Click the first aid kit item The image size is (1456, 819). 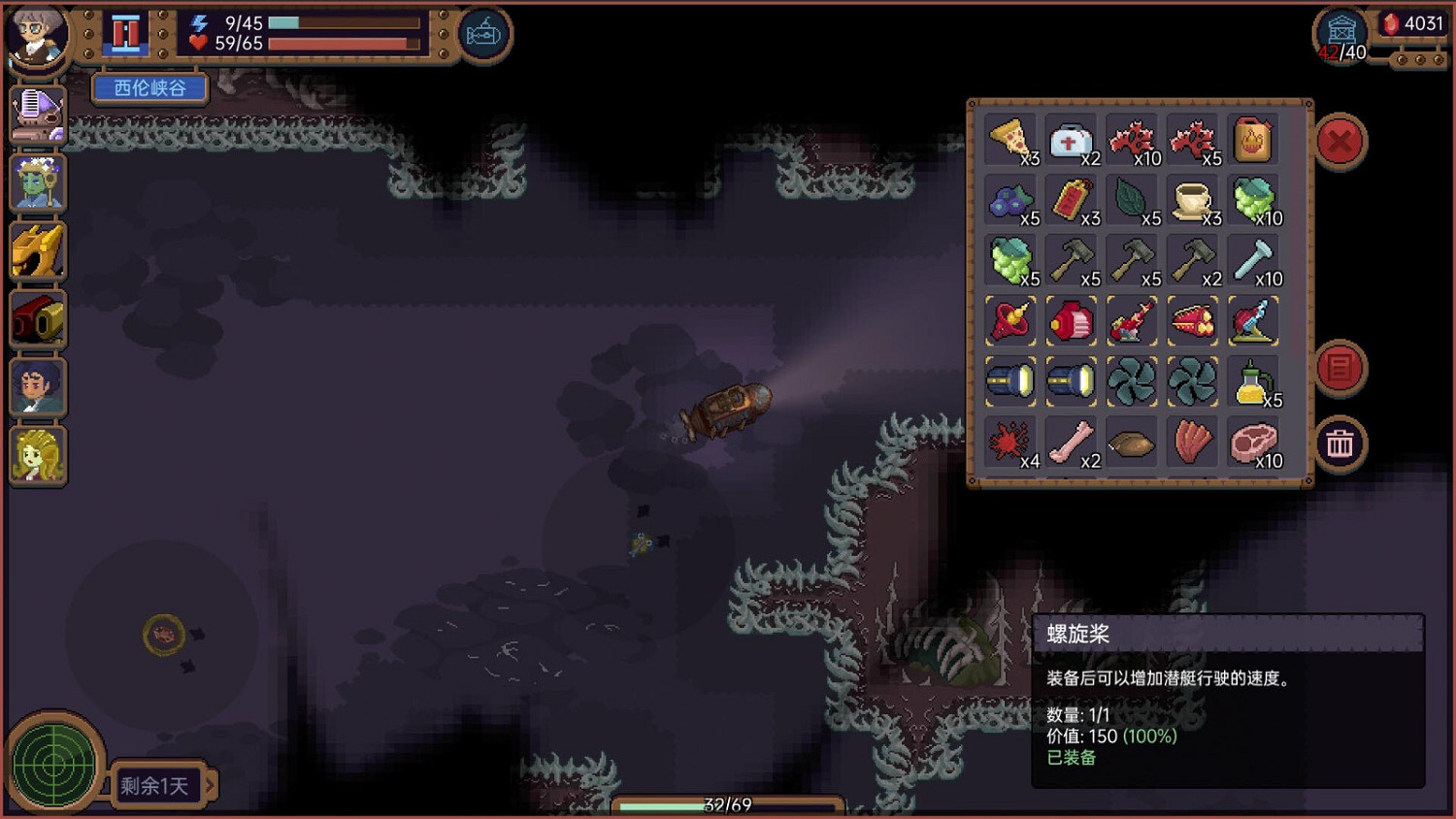1072,141
